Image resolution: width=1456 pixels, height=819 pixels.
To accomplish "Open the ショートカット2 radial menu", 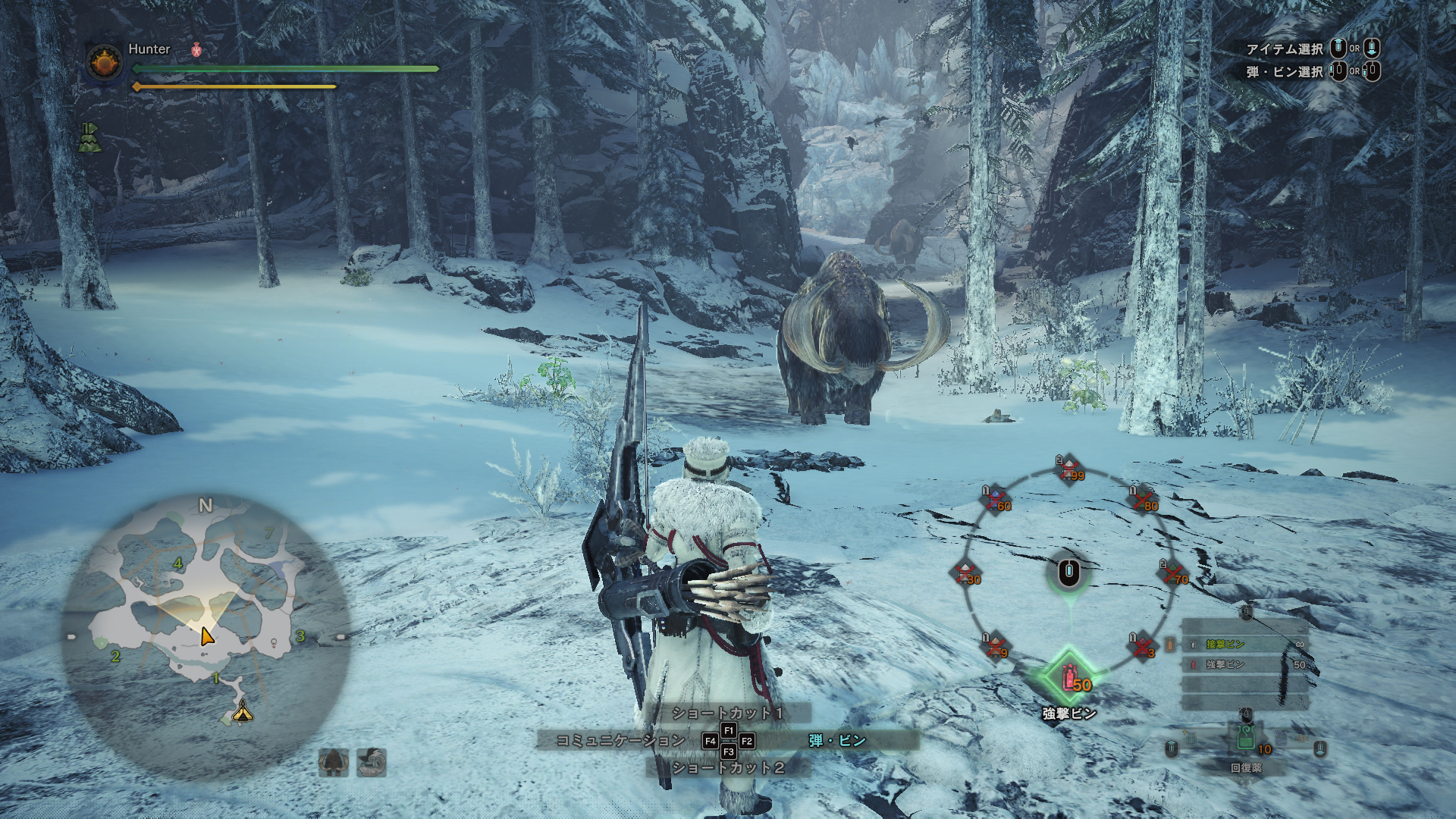I will [x=728, y=767].
